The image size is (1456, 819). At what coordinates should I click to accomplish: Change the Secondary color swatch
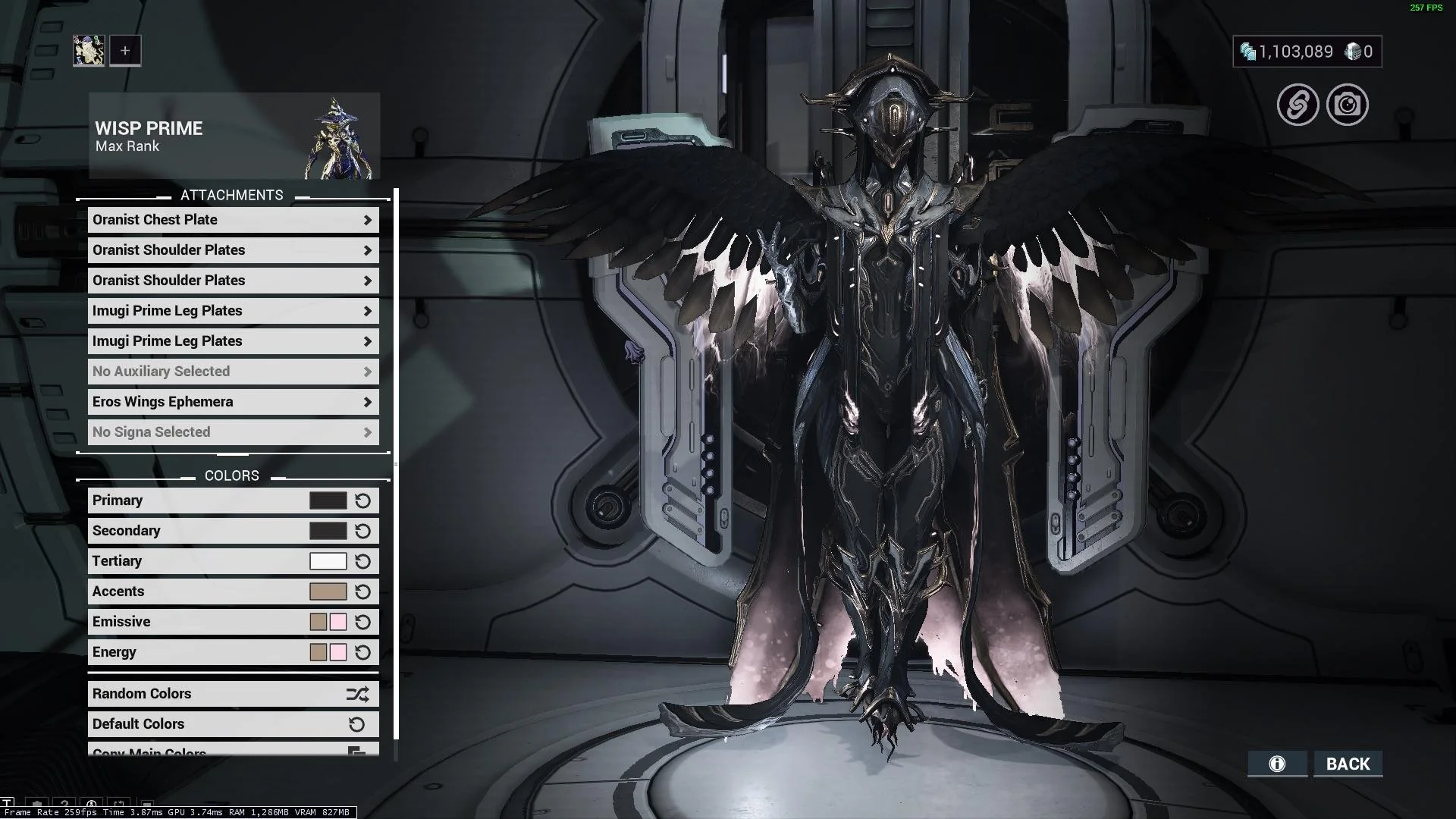[328, 531]
